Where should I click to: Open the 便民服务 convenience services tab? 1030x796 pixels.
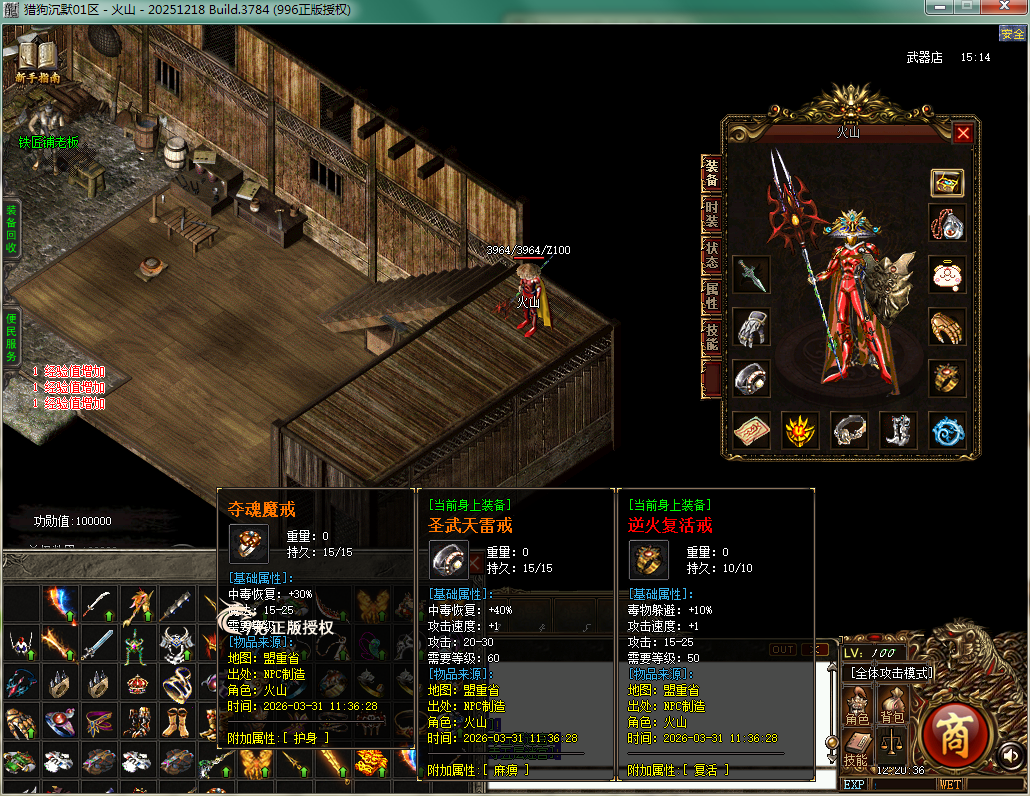click(11, 335)
